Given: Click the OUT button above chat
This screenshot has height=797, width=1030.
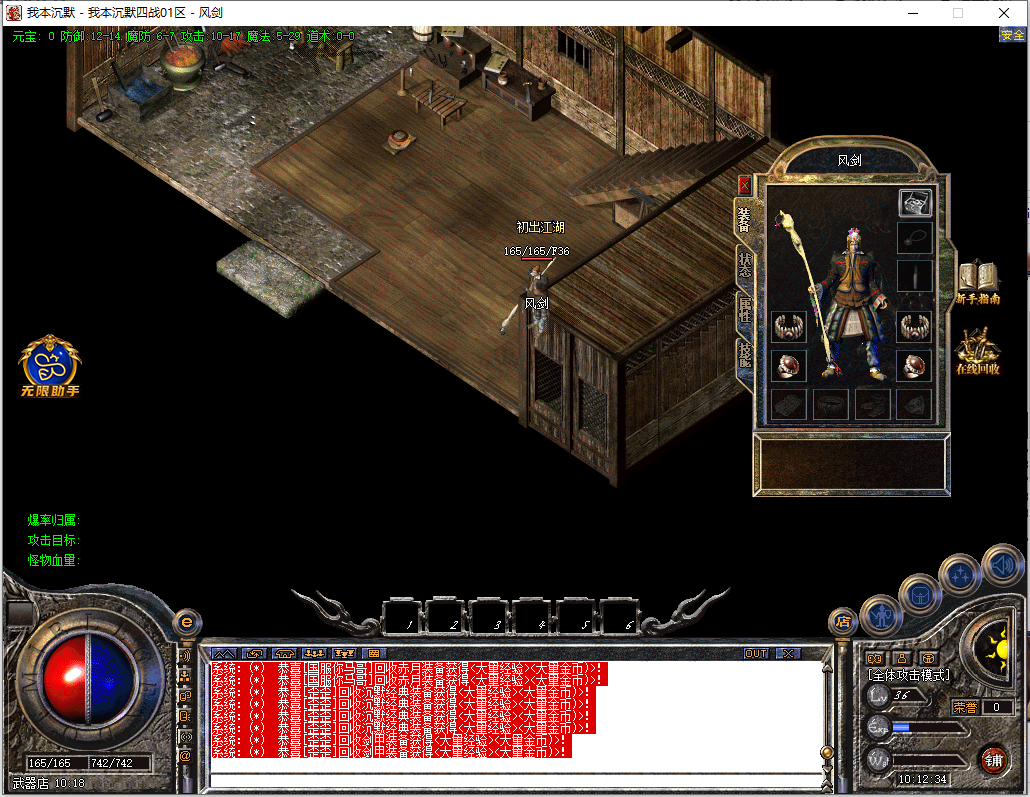Looking at the screenshot, I should 757,653.
